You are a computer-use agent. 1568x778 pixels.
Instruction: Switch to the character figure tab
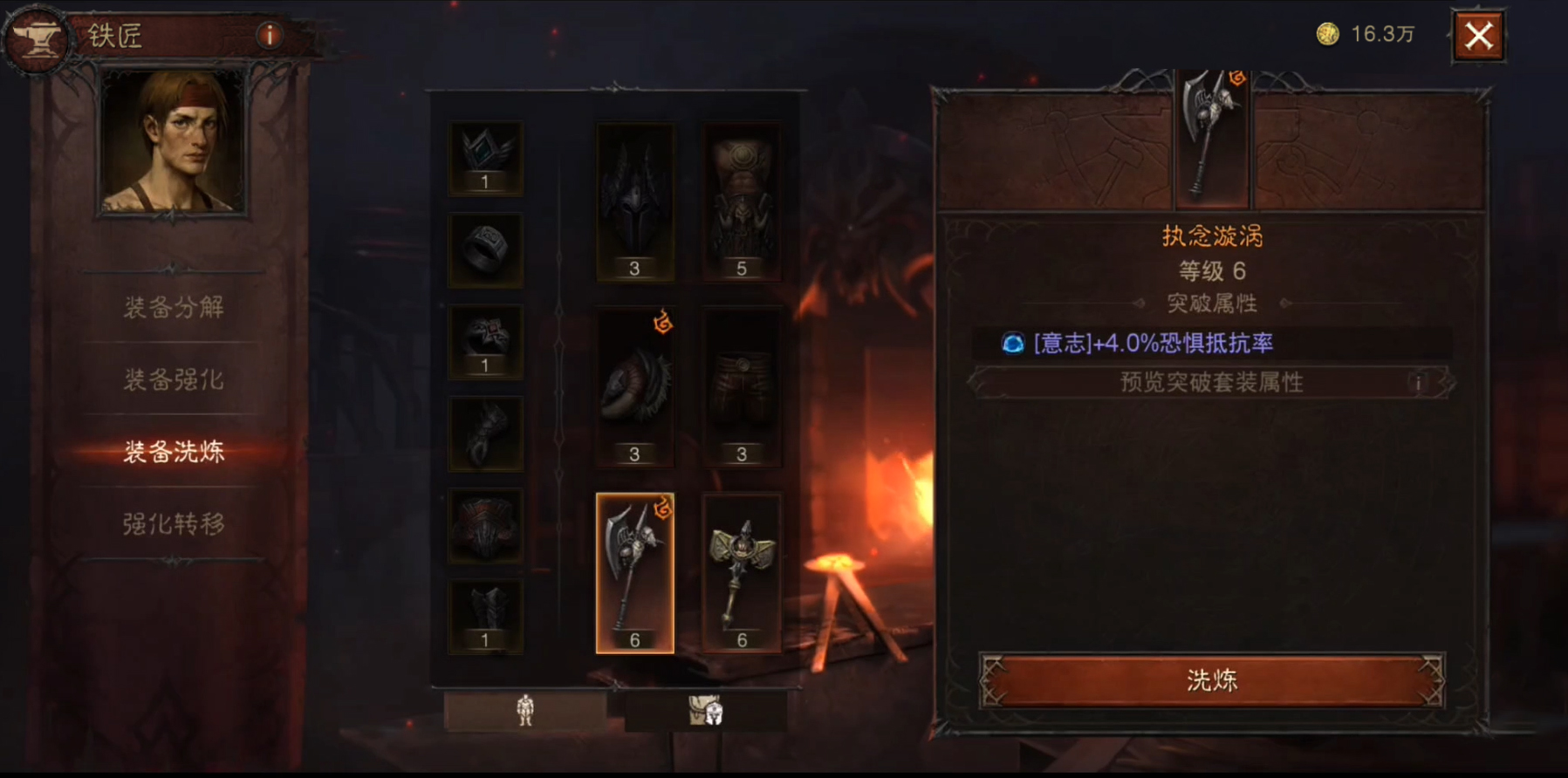click(524, 710)
